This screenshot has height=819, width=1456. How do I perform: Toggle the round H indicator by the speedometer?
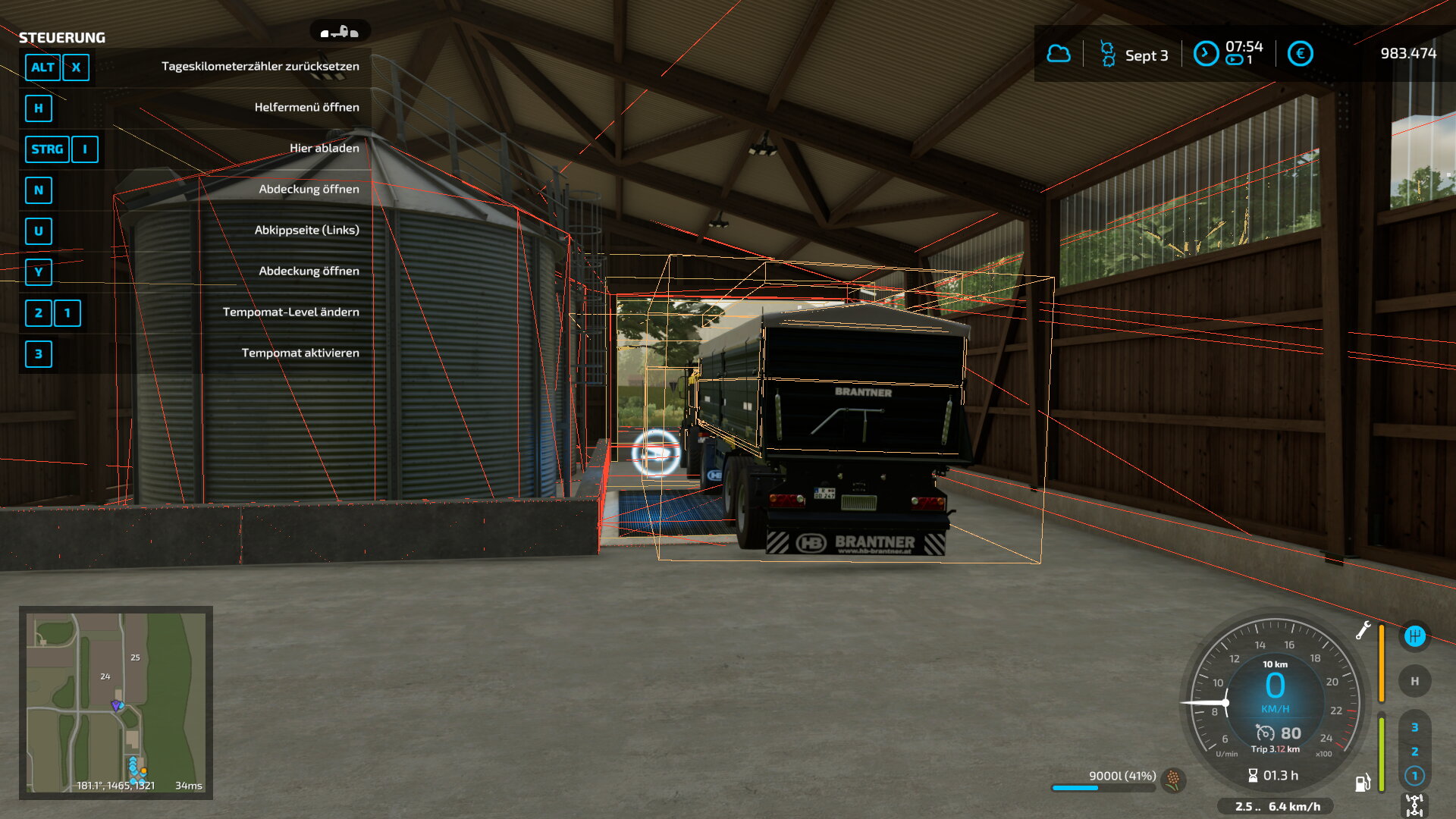(x=1414, y=681)
